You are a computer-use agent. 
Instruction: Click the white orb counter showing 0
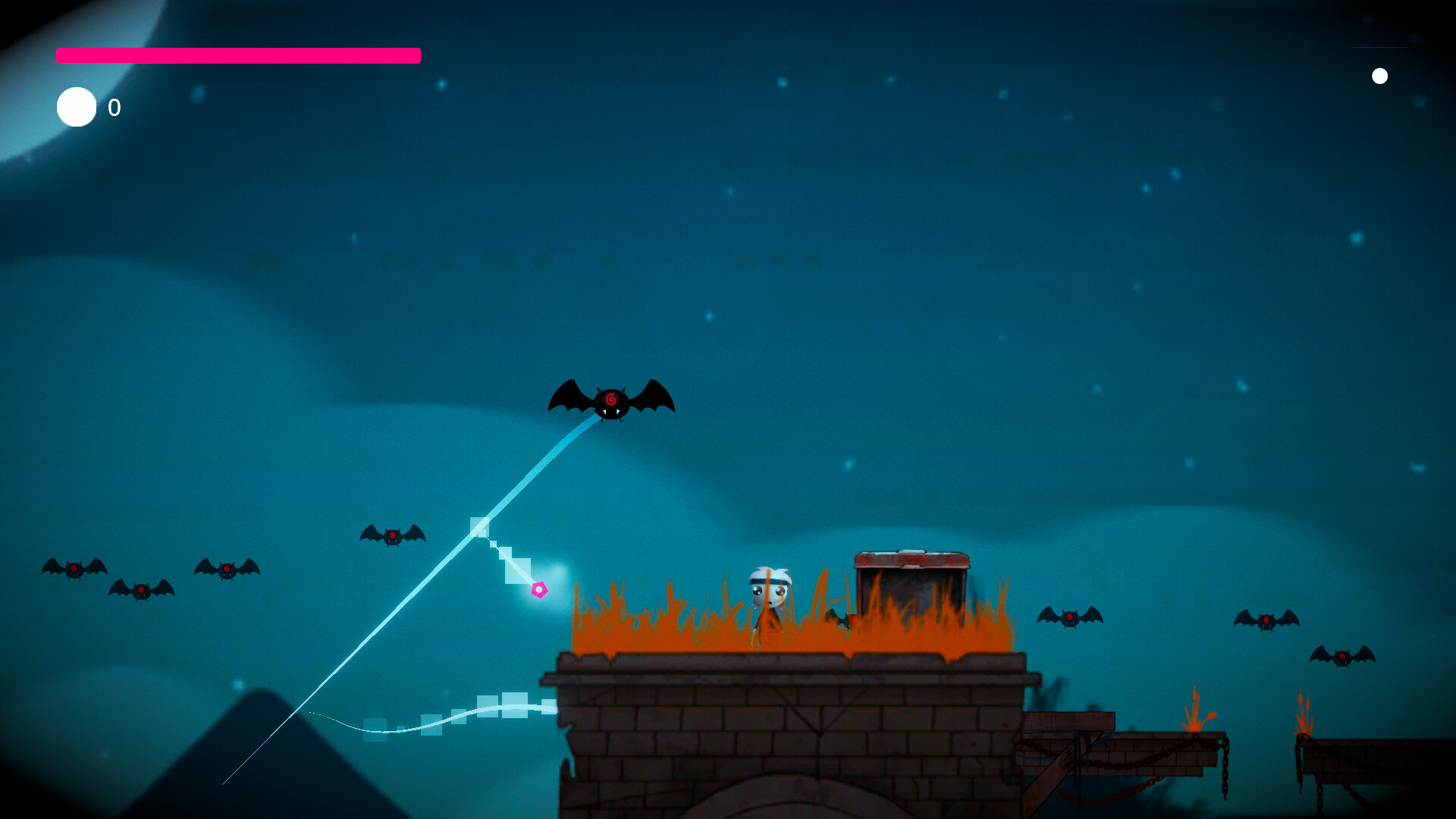[x=76, y=107]
